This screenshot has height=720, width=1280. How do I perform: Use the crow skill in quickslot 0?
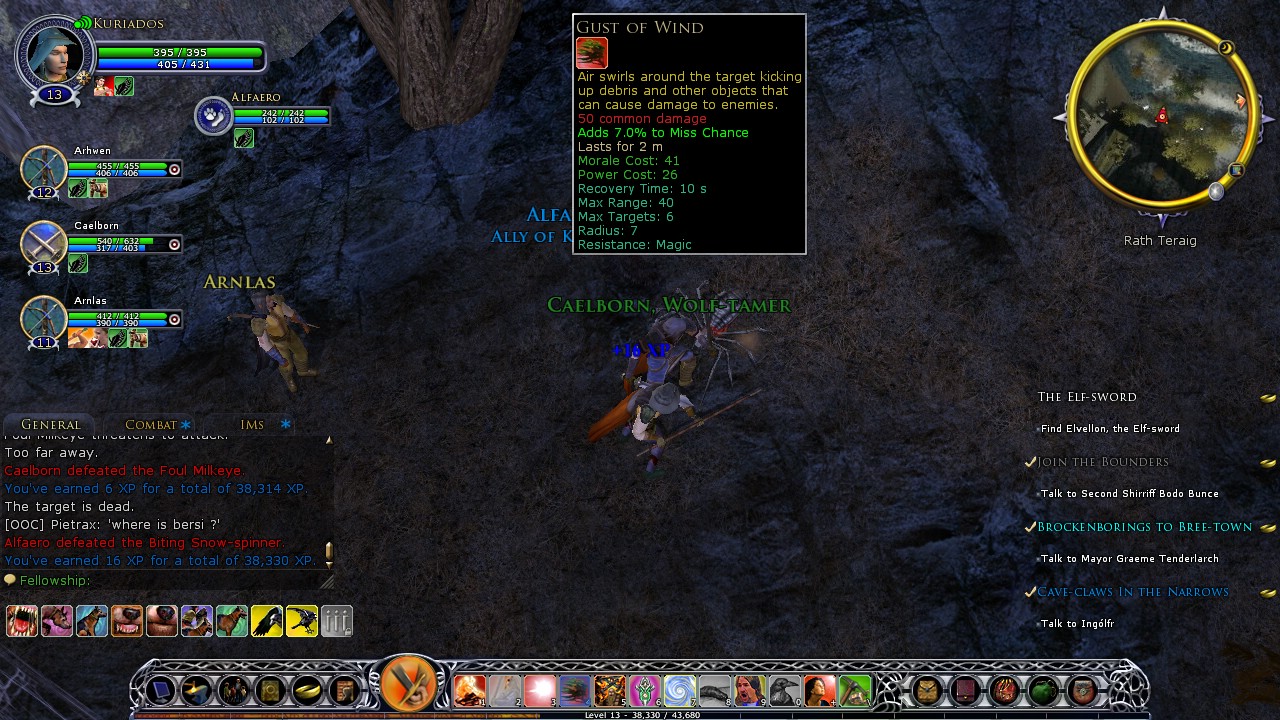(x=784, y=690)
